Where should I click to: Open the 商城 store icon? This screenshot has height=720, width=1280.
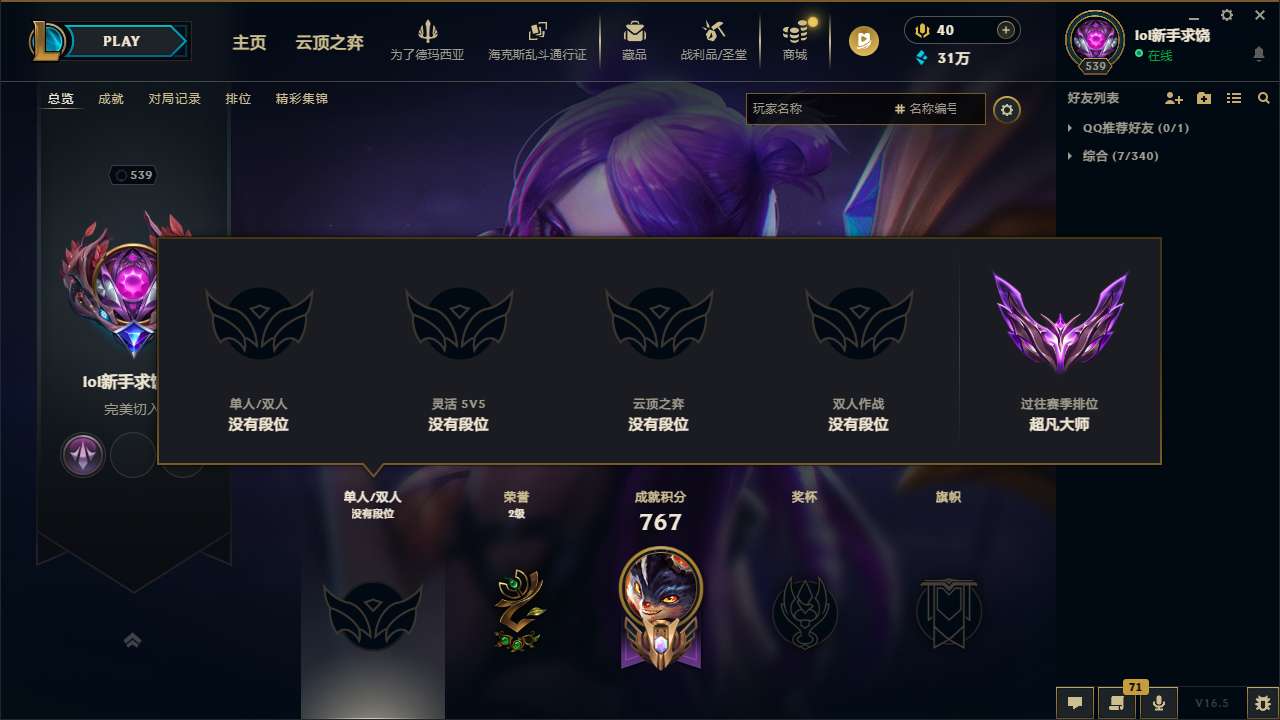tap(795, 30)
